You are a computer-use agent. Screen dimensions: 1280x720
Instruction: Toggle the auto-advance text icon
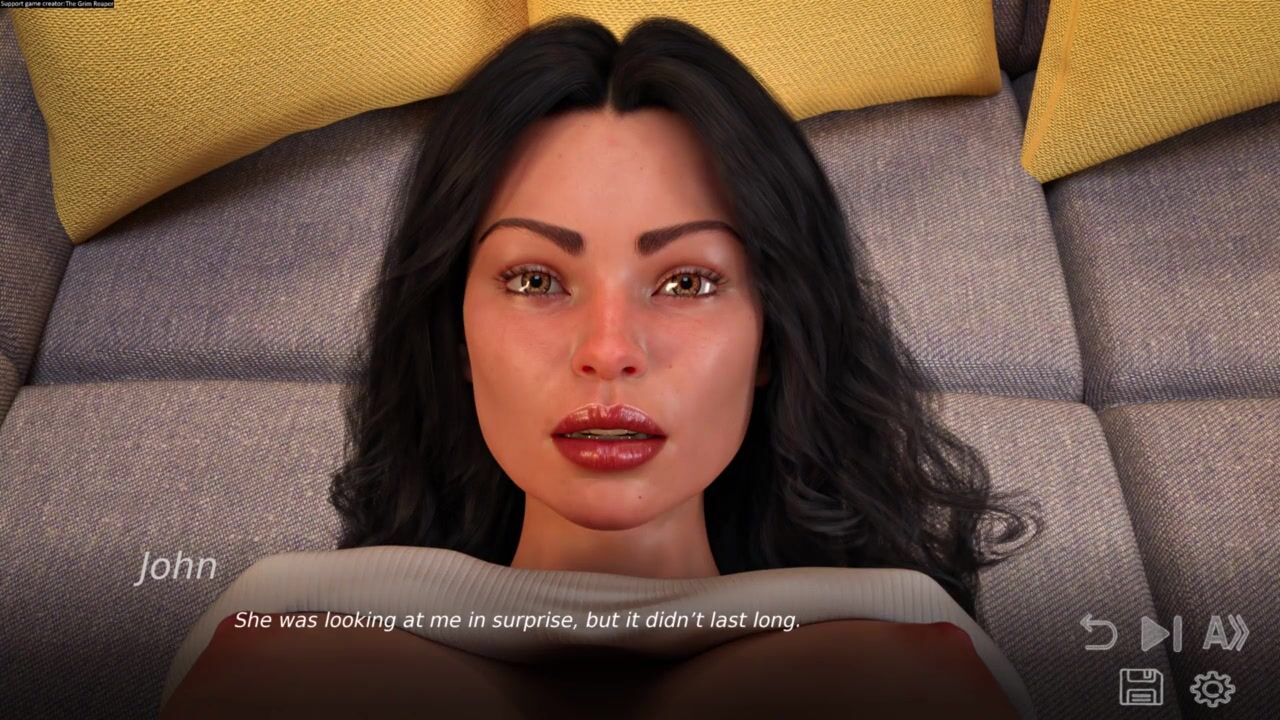point(1225,633)
